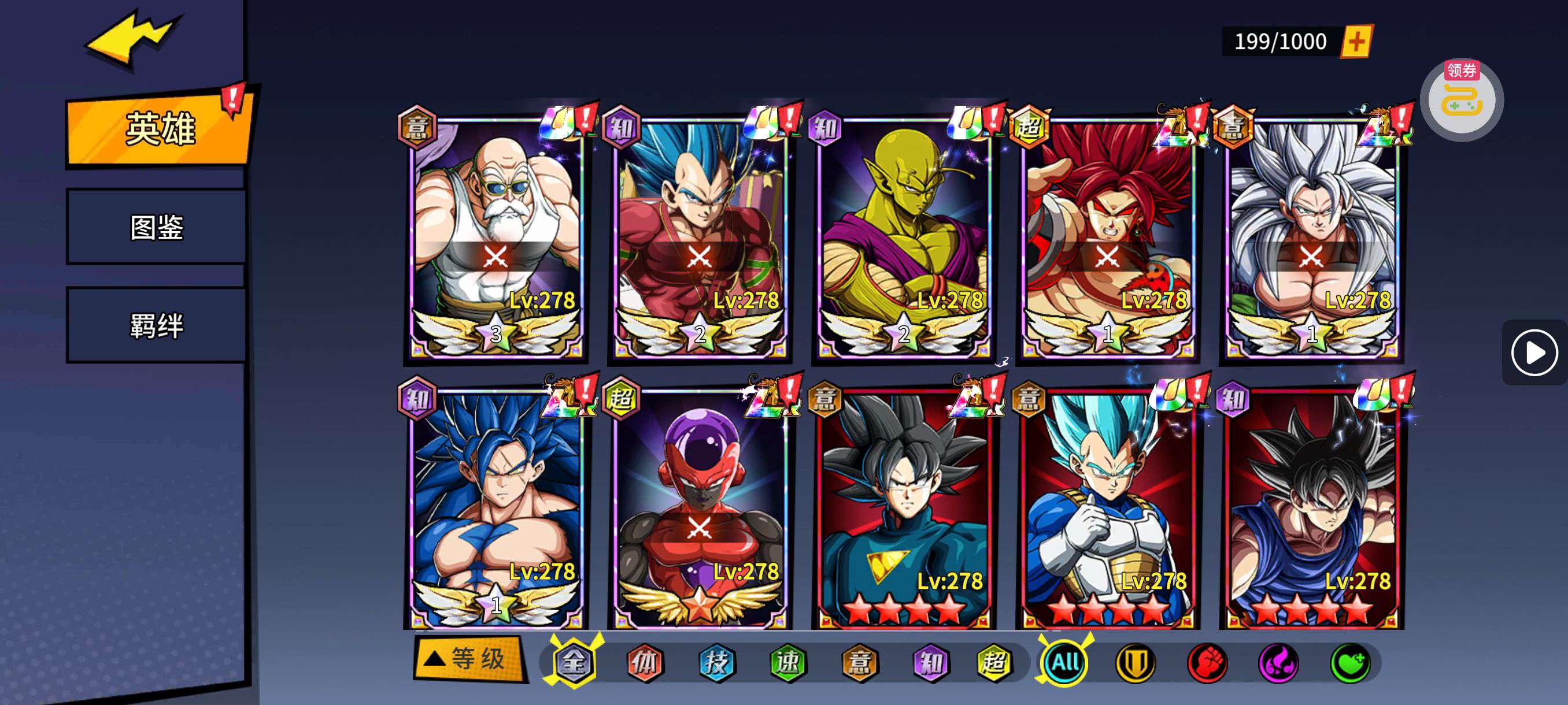Filter by red fist attacker role
Screen dimensions: 1568x705
click(1207, 662)
